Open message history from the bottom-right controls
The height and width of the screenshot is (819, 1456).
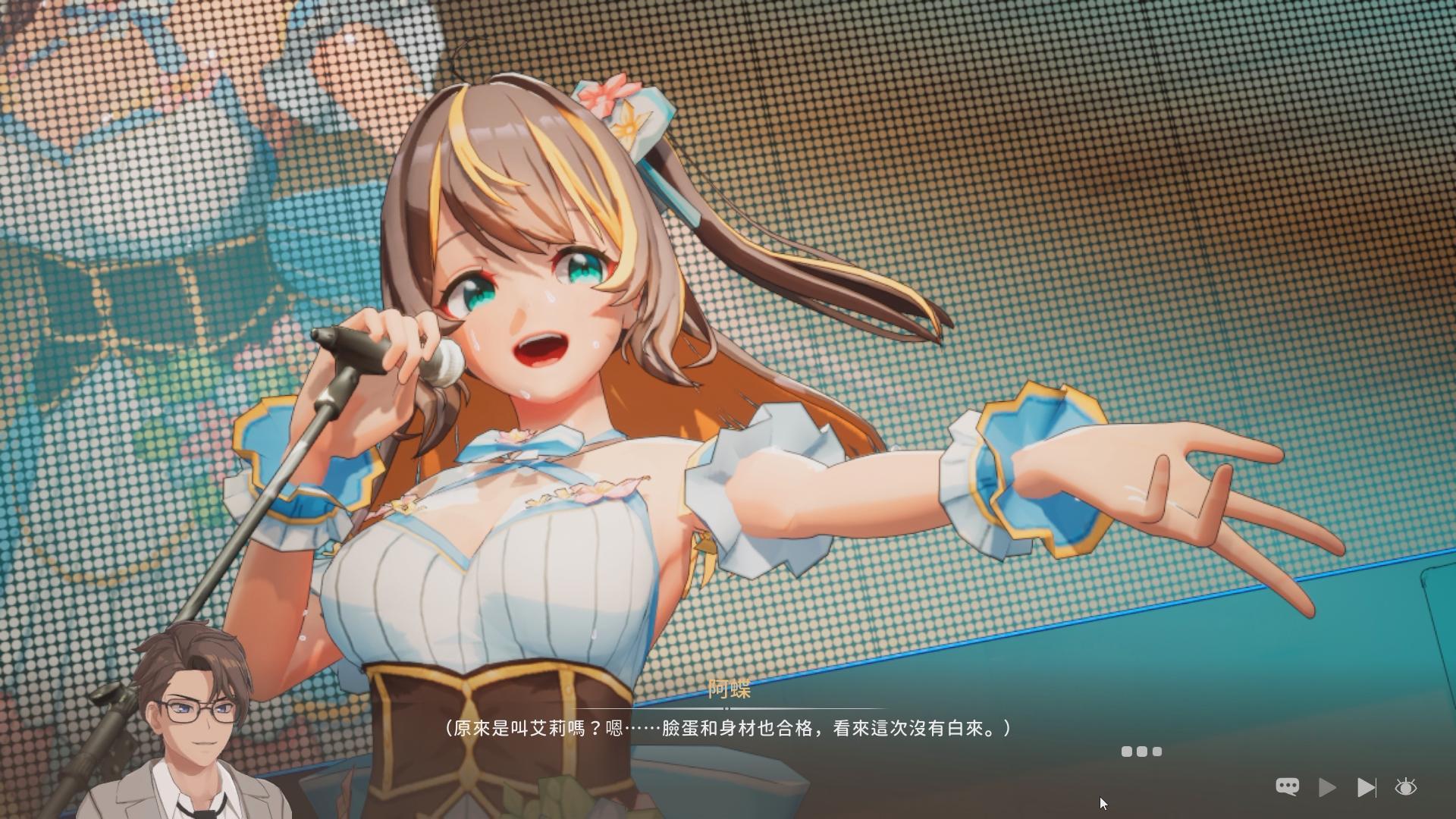1287,786
